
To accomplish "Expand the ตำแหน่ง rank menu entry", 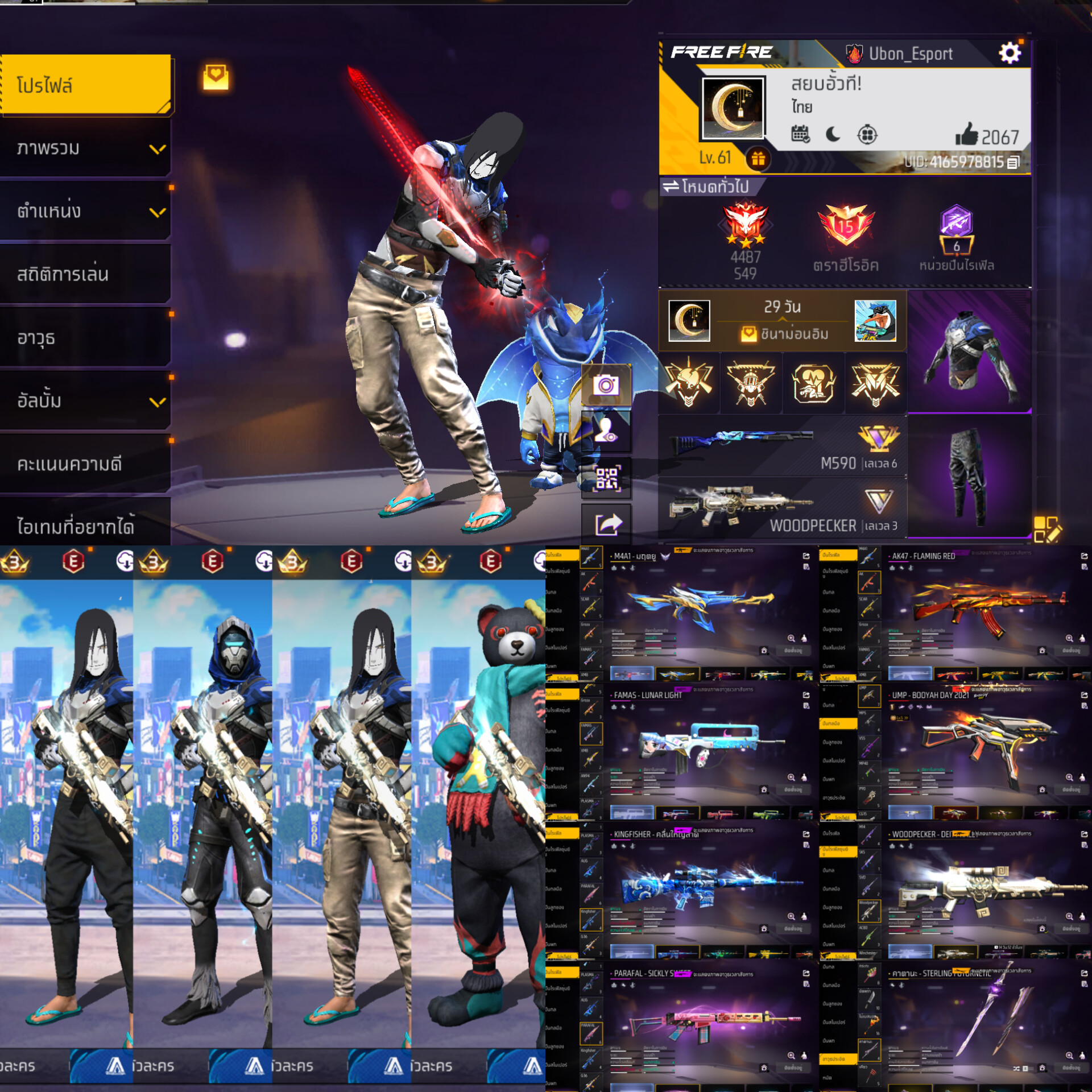I will click(85, 212).
